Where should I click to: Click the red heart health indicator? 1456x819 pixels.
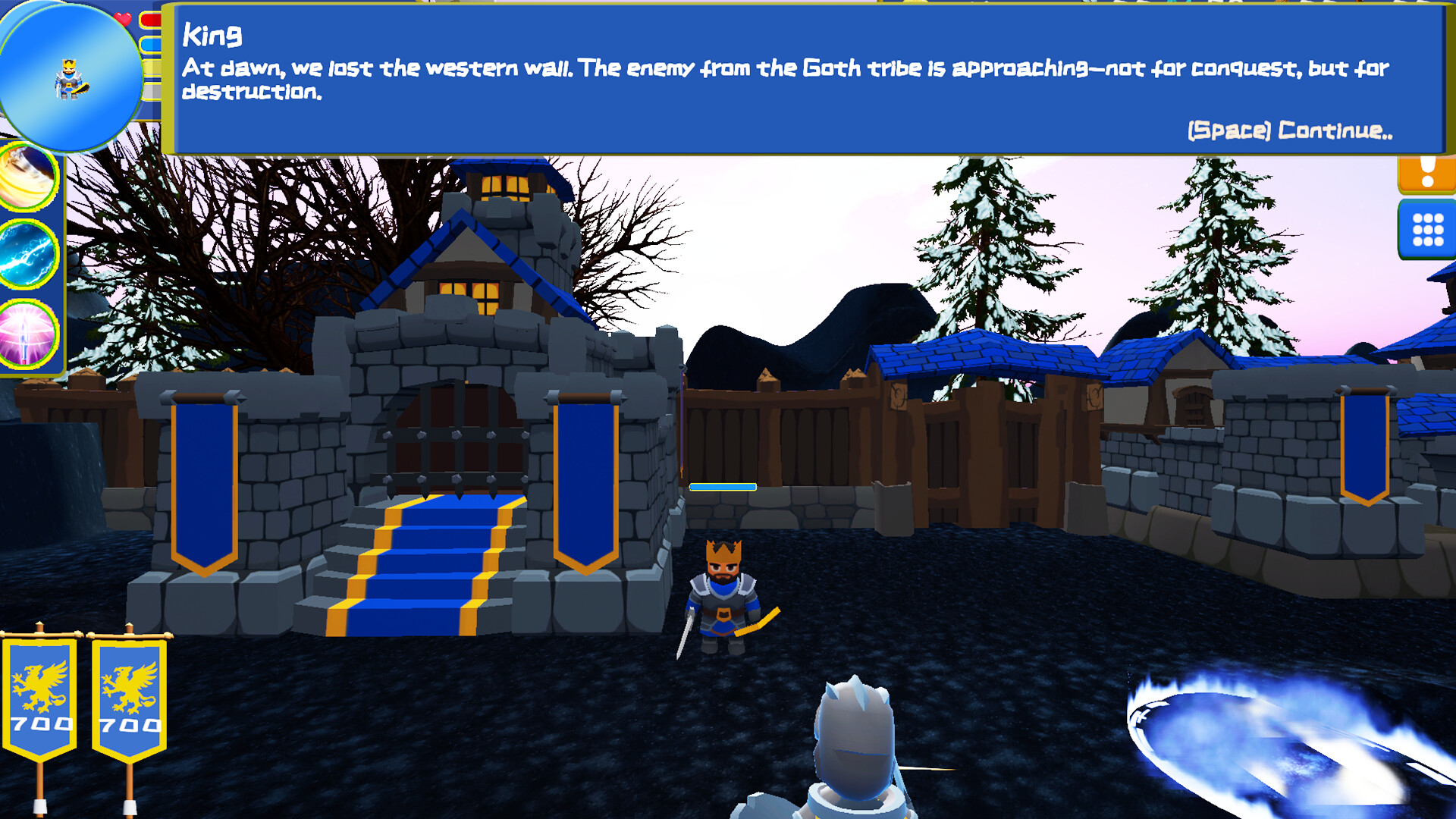click(122, 17)
